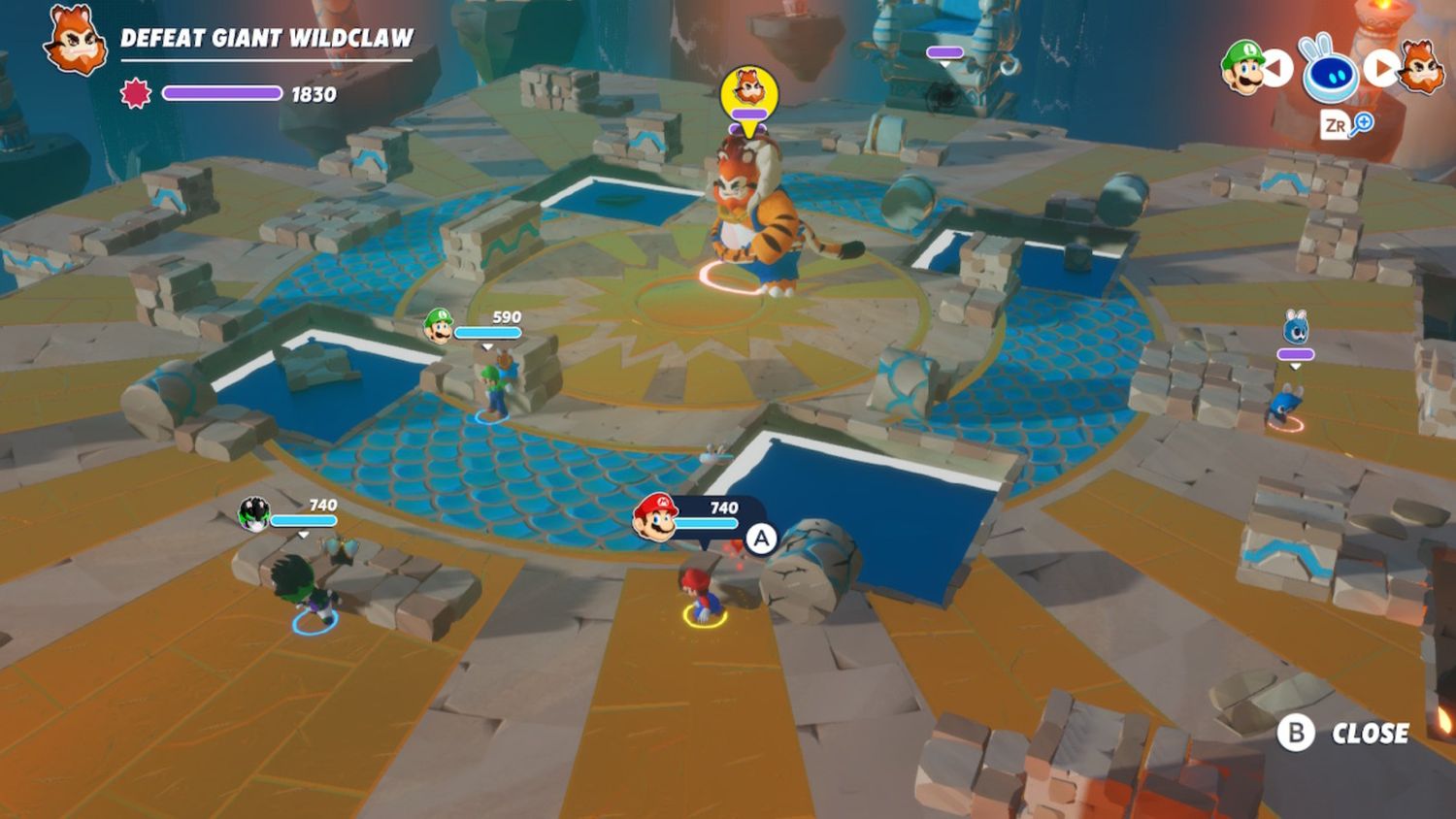Pick Luigi's unit marker showing 590
This screenshot has height=819, width=1456.
tap(439, 326)
